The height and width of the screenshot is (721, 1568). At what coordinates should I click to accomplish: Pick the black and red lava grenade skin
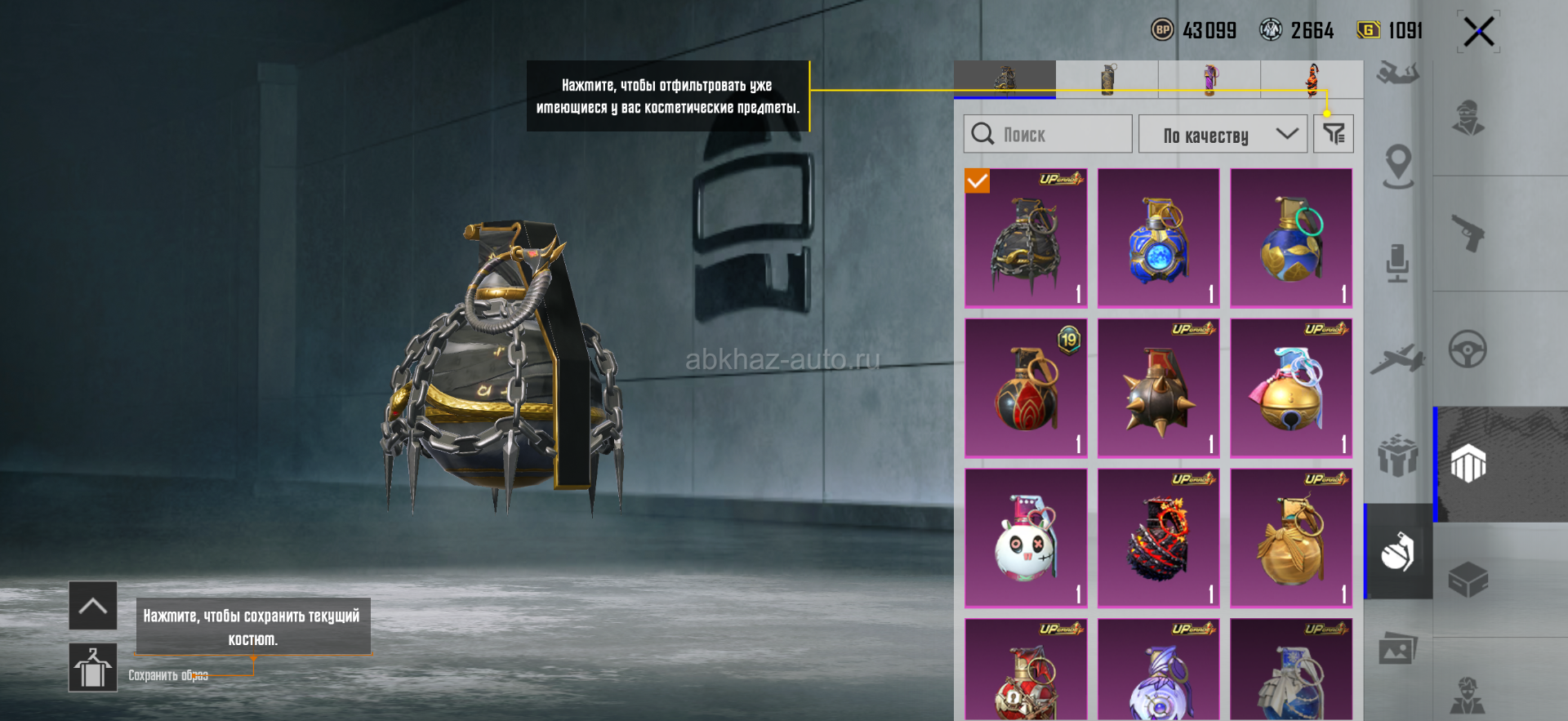tap(1158, 538)
